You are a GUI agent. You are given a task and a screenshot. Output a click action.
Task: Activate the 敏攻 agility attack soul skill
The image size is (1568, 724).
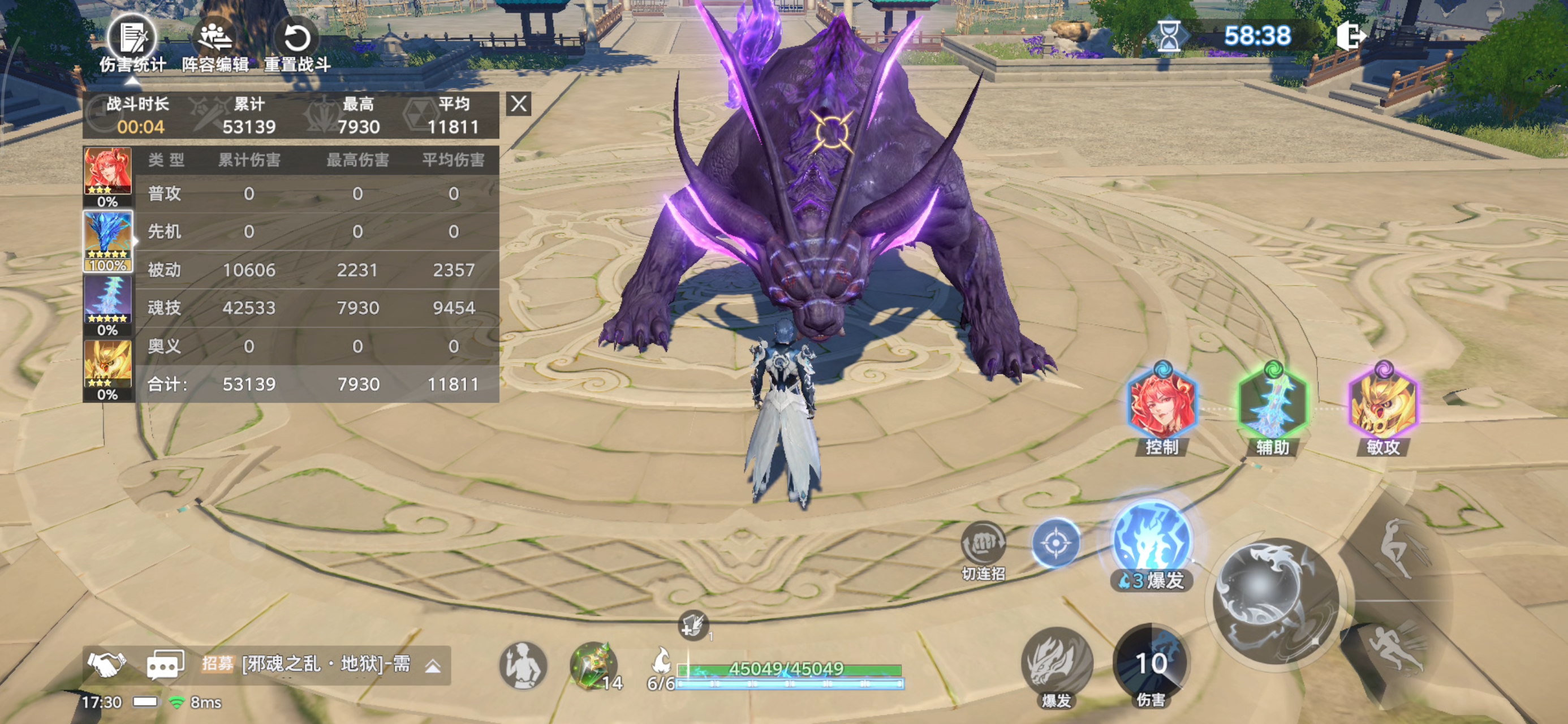(x=1383, y=403)
